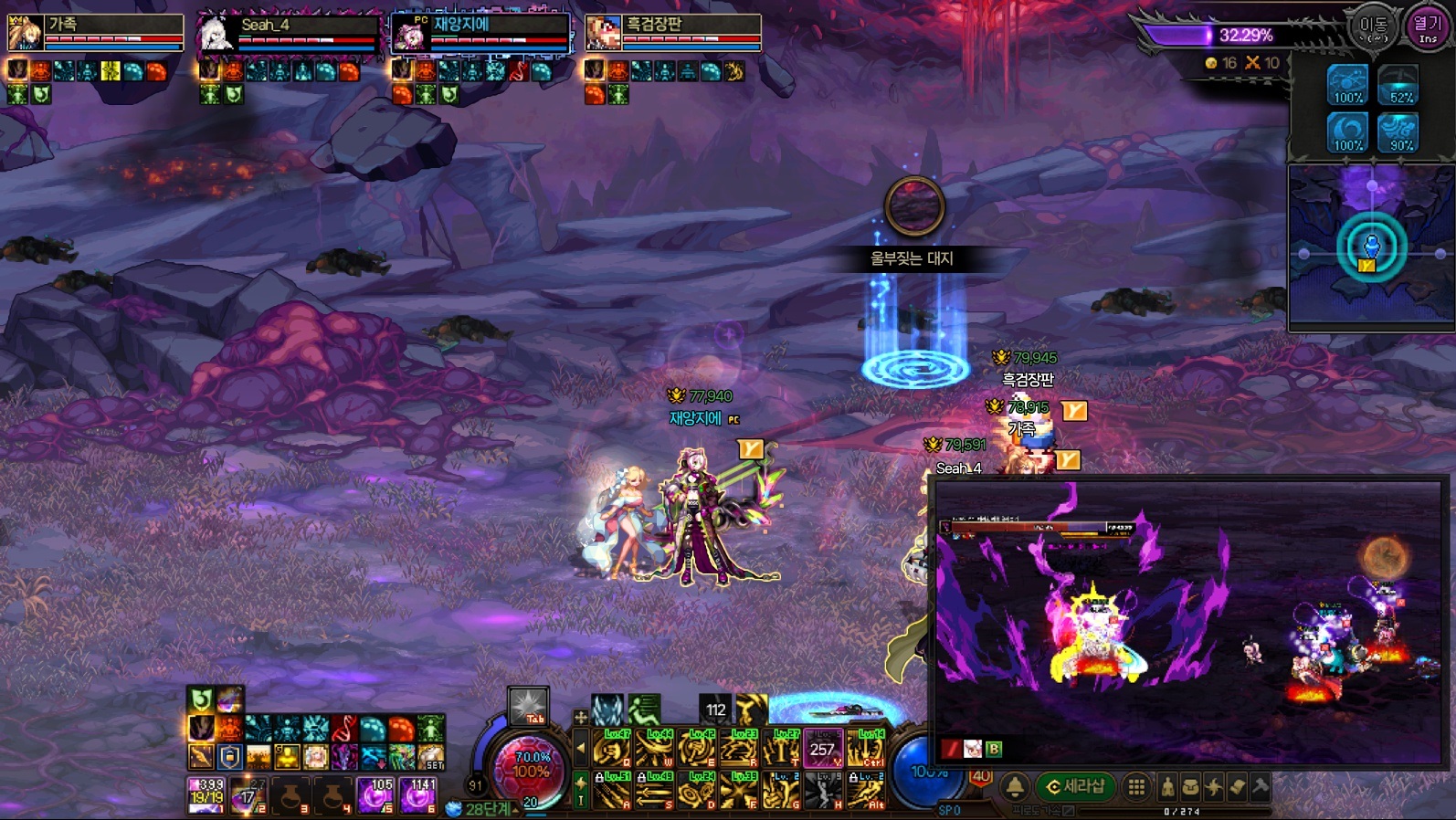Viewport: 1456px width, 820px height.
Task: Open the shuriken skill menu icon
Action: tap(1214, 786)
